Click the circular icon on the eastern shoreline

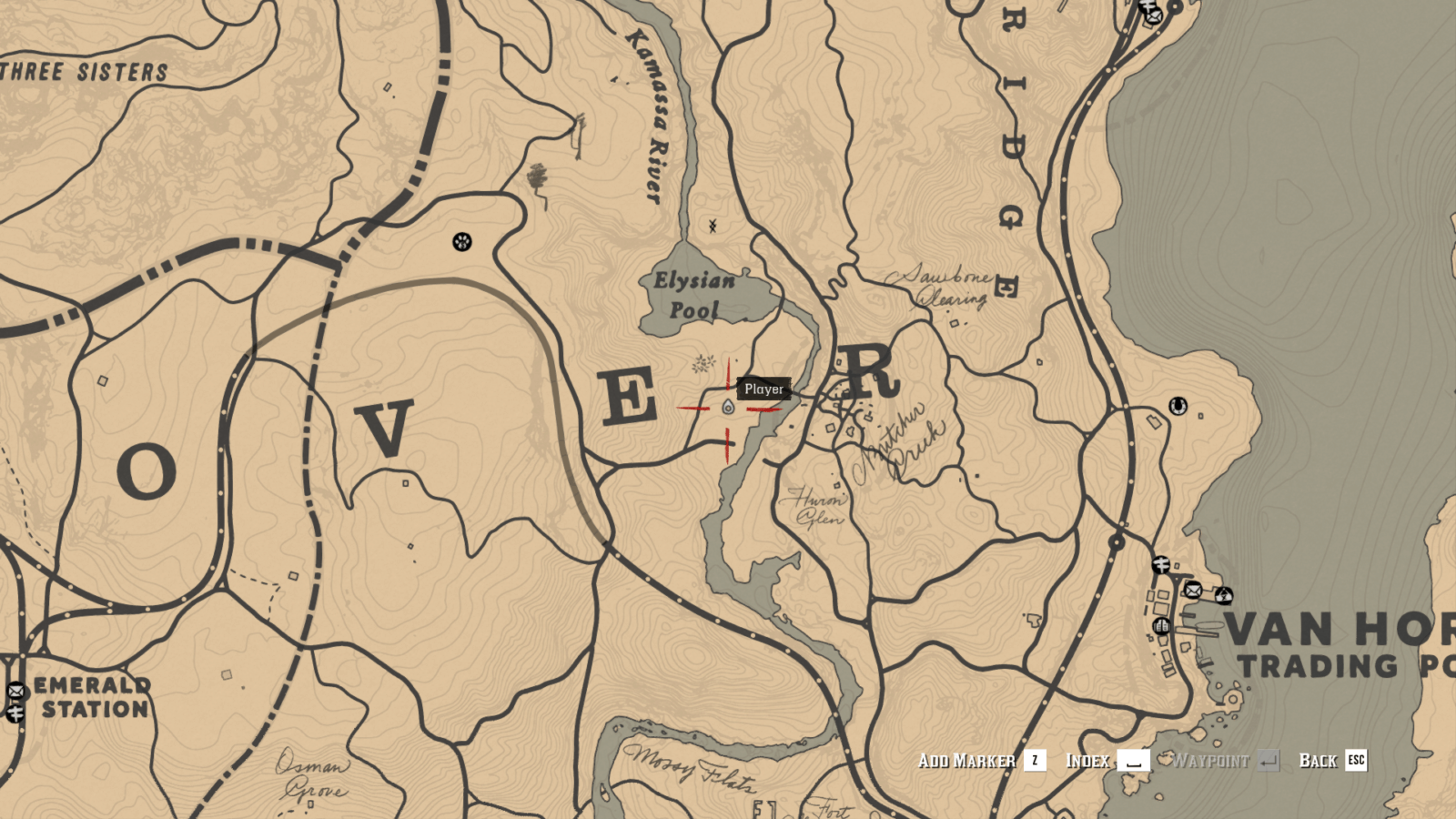tap(1177, 408)
